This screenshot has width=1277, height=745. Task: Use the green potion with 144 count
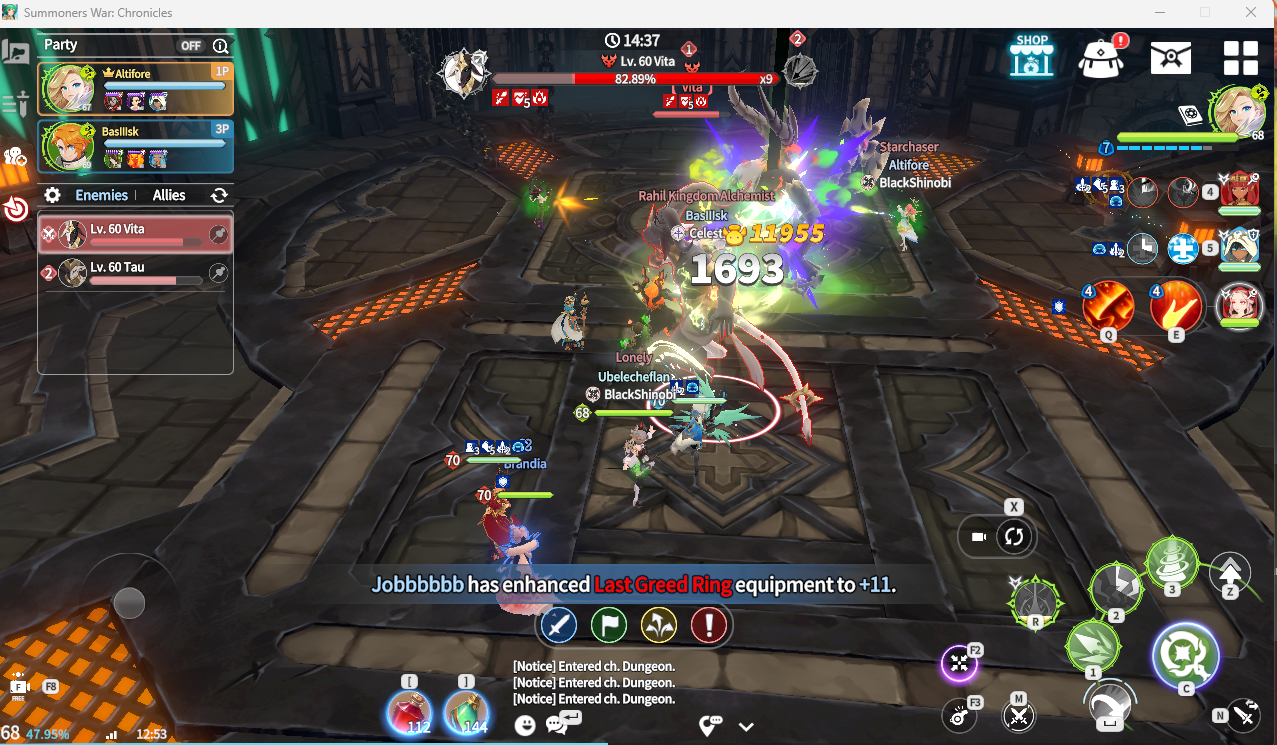coord(466,714)
